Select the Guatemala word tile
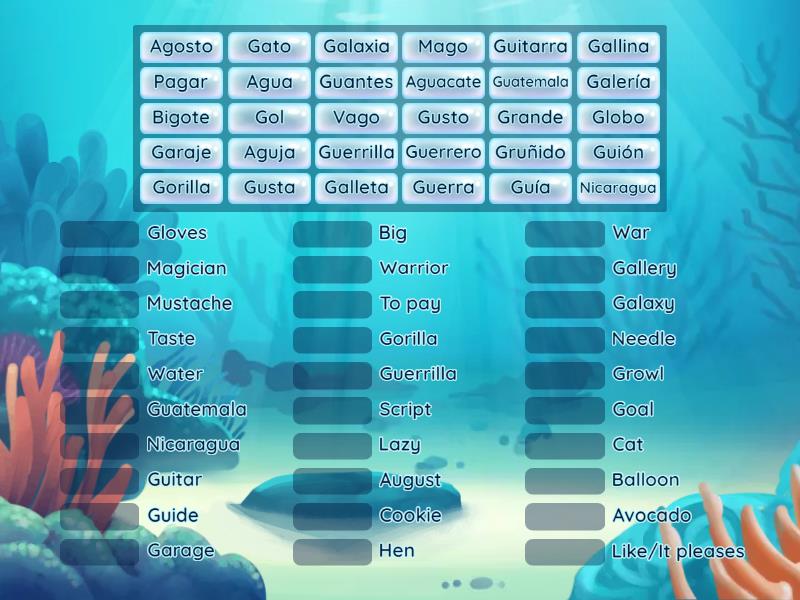800x600 pixels. (531, 82)
